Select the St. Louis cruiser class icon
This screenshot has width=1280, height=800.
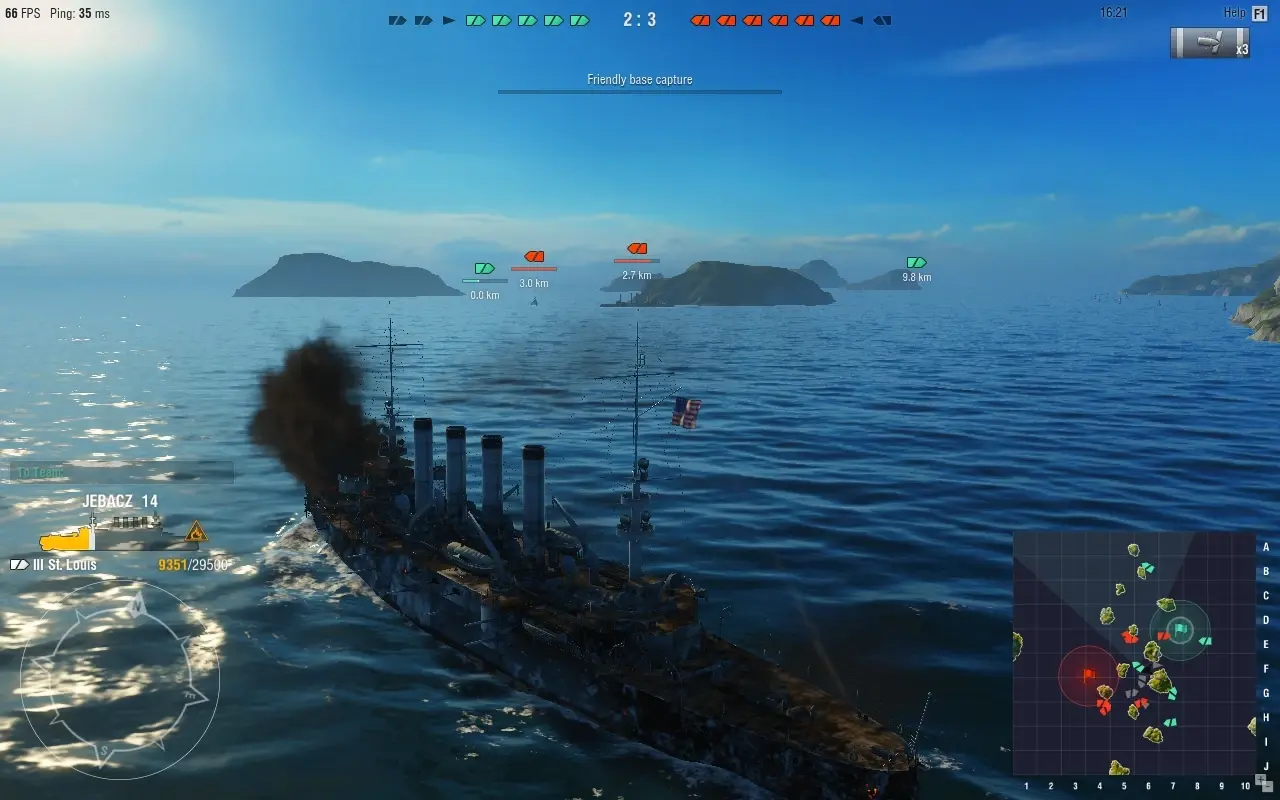[x=17, y=564]
